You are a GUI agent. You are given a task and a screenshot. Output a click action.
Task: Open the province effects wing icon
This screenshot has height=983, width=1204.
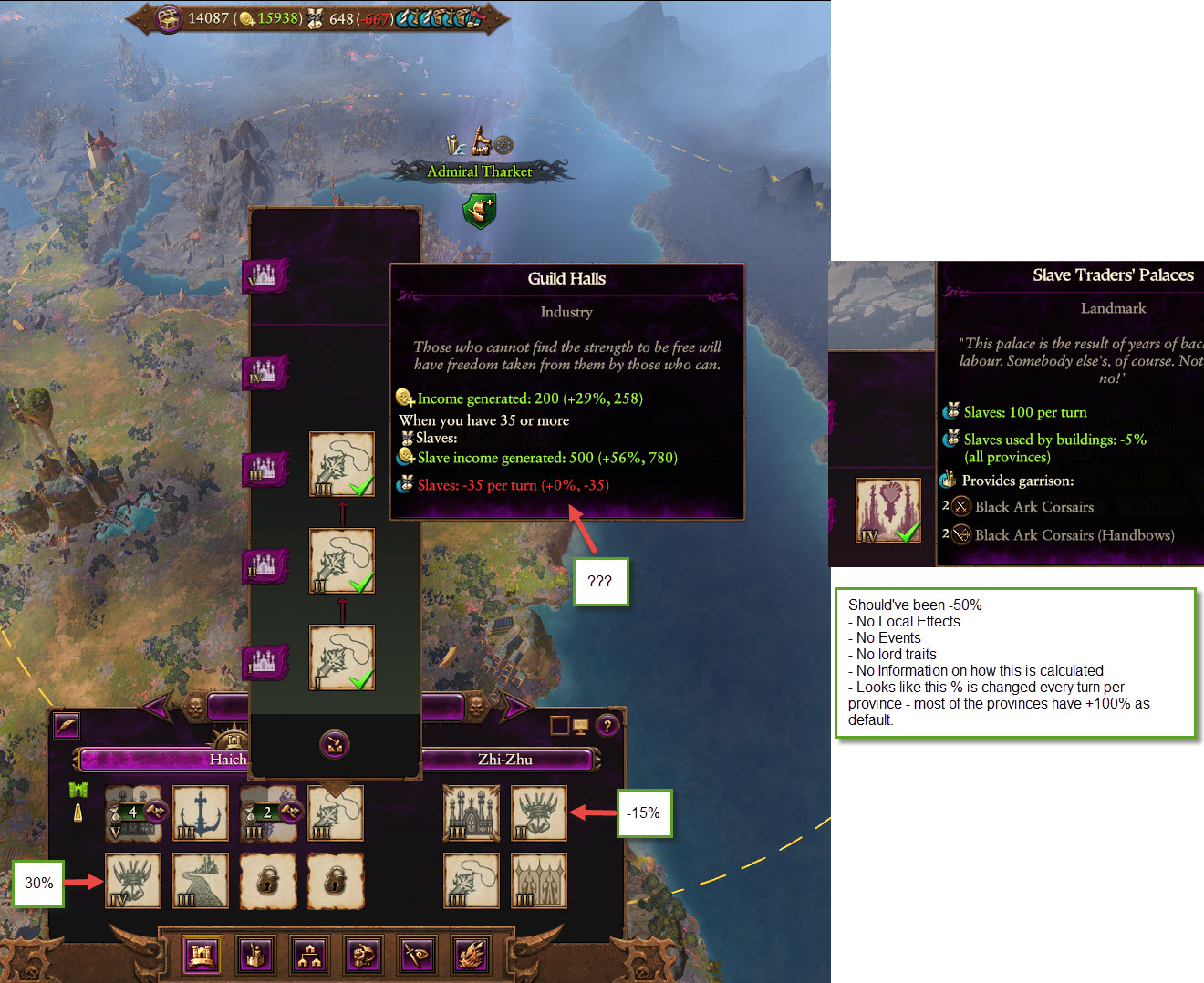tap(471, 955)
